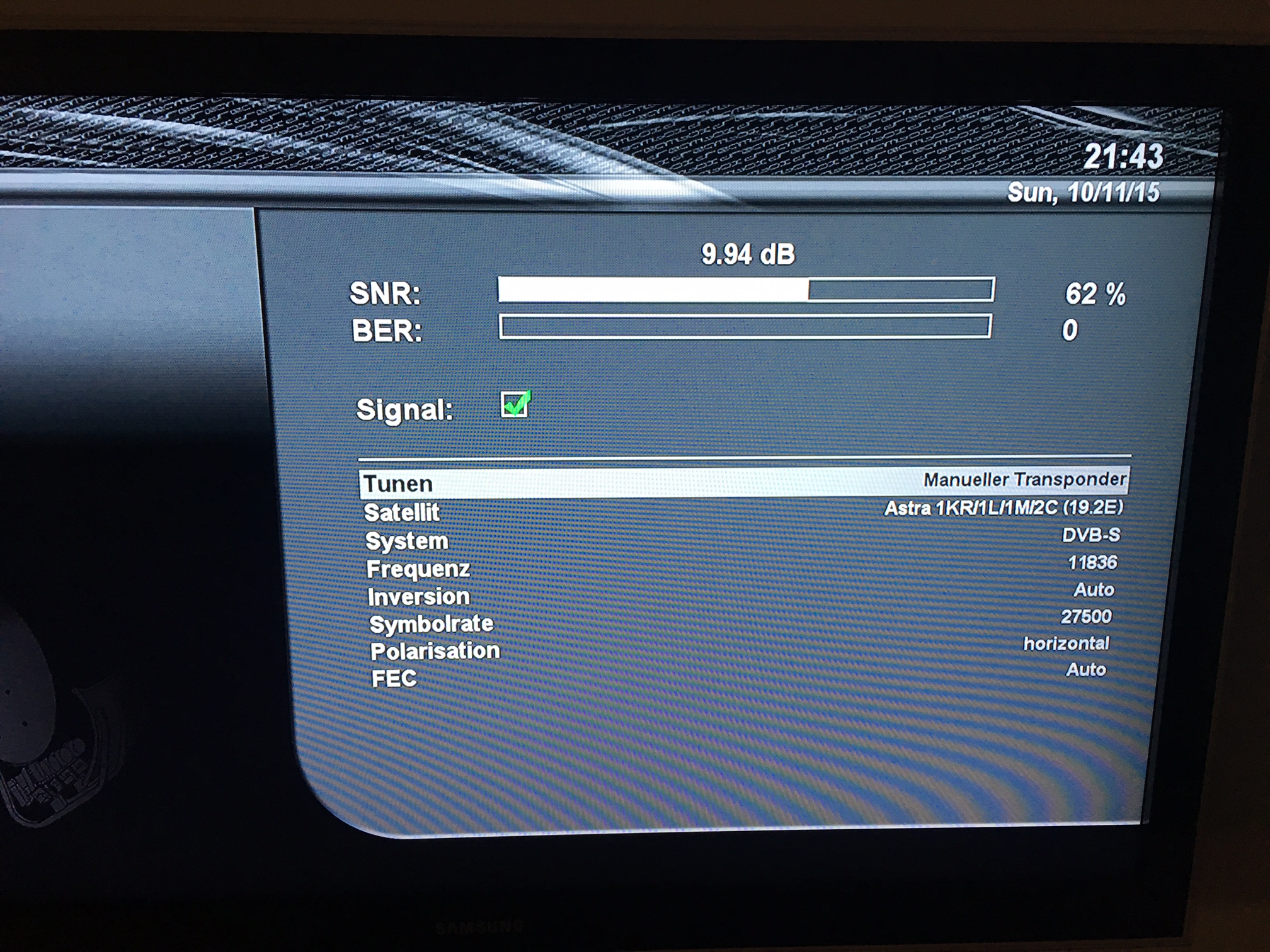Open the Frequenz entry
Viewport: 1270px width, 952px height.
pos(743,567)
